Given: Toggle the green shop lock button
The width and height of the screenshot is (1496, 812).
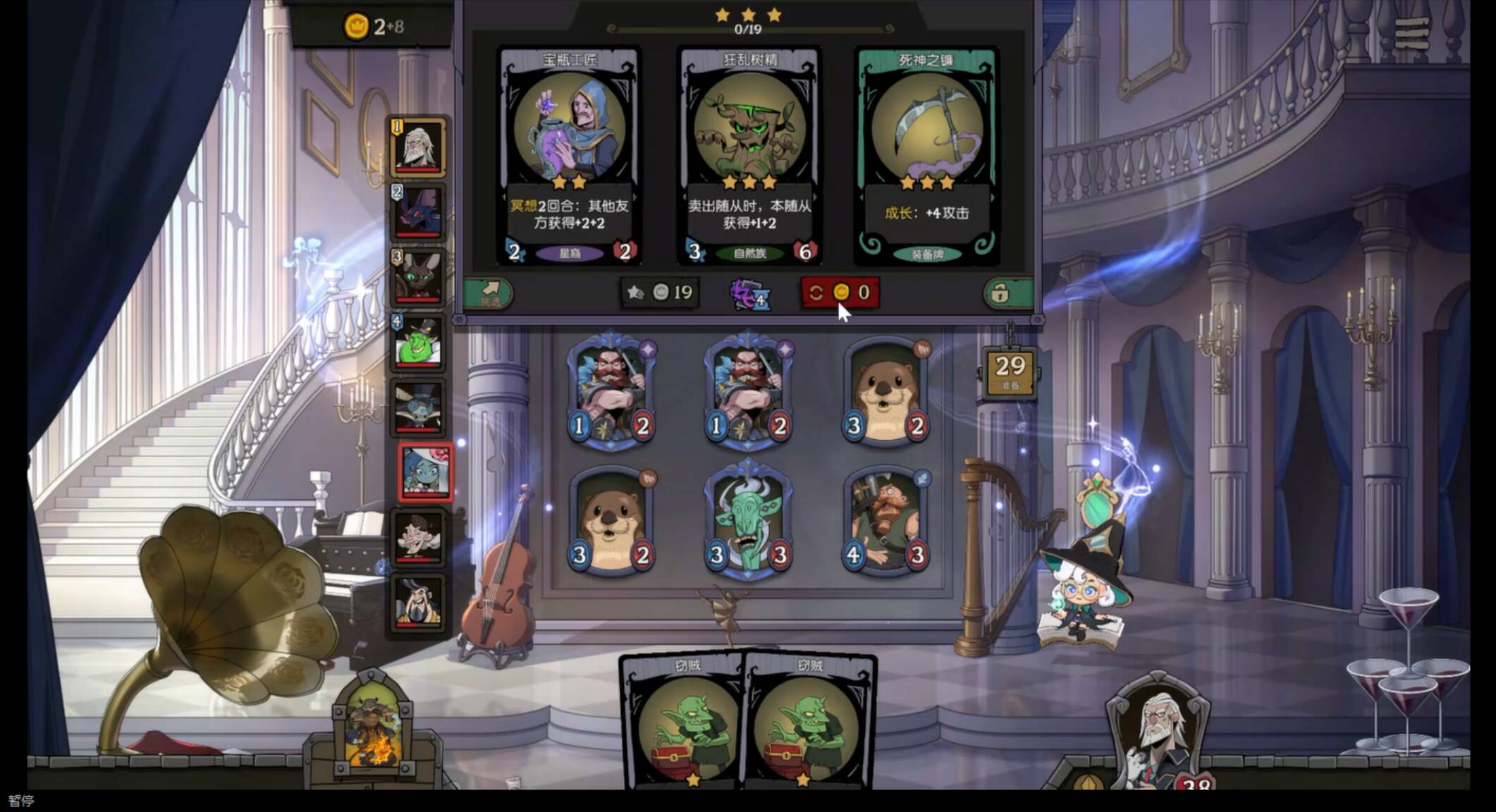Looking at the screenshot, I should [x=1007, y=293].
